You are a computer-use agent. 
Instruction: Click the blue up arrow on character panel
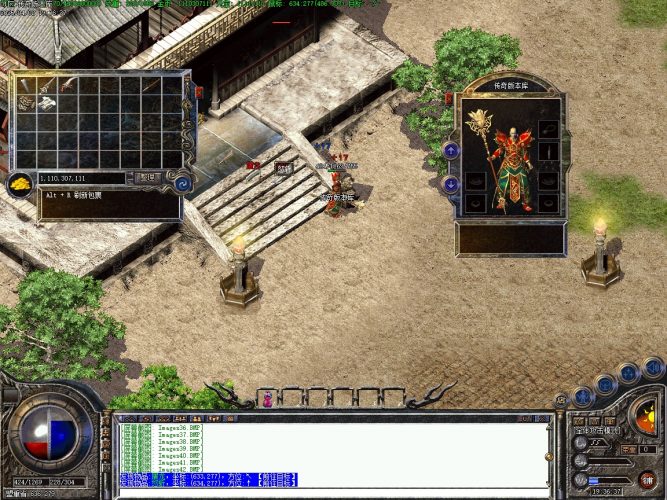coord(451,150)
